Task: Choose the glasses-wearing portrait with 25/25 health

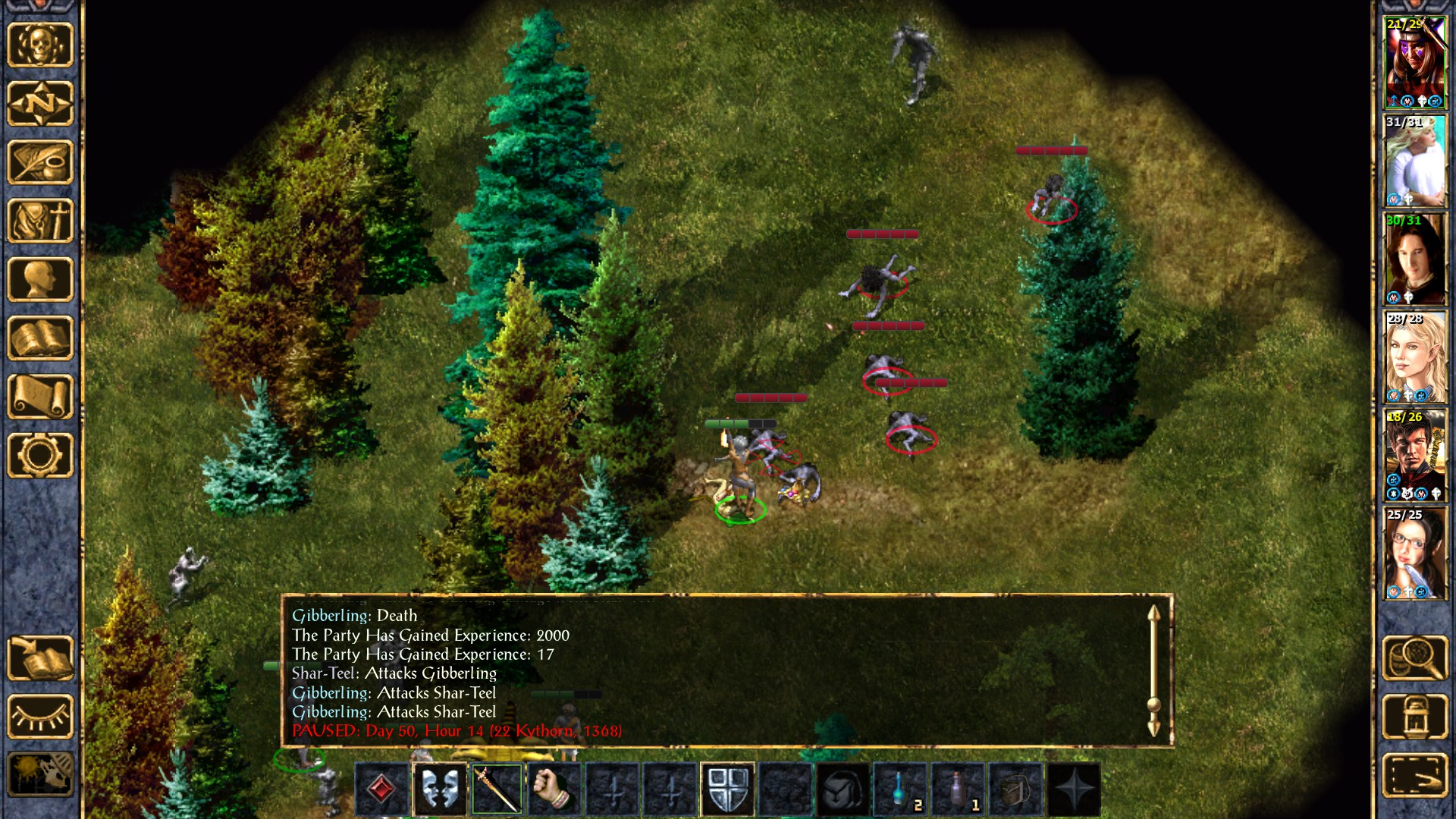Action: click(x=1414, y=554)
